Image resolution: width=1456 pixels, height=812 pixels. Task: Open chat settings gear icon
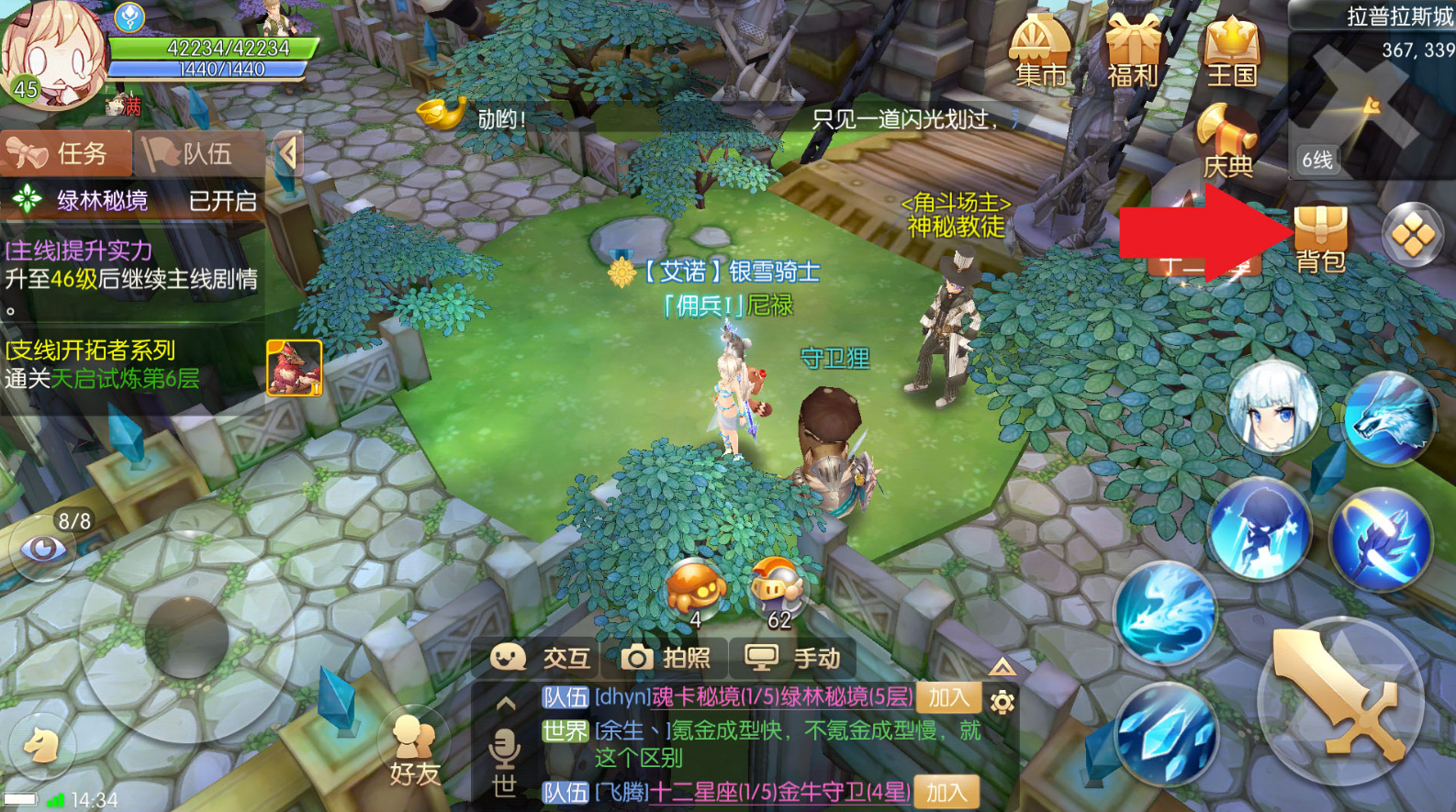1002,702
